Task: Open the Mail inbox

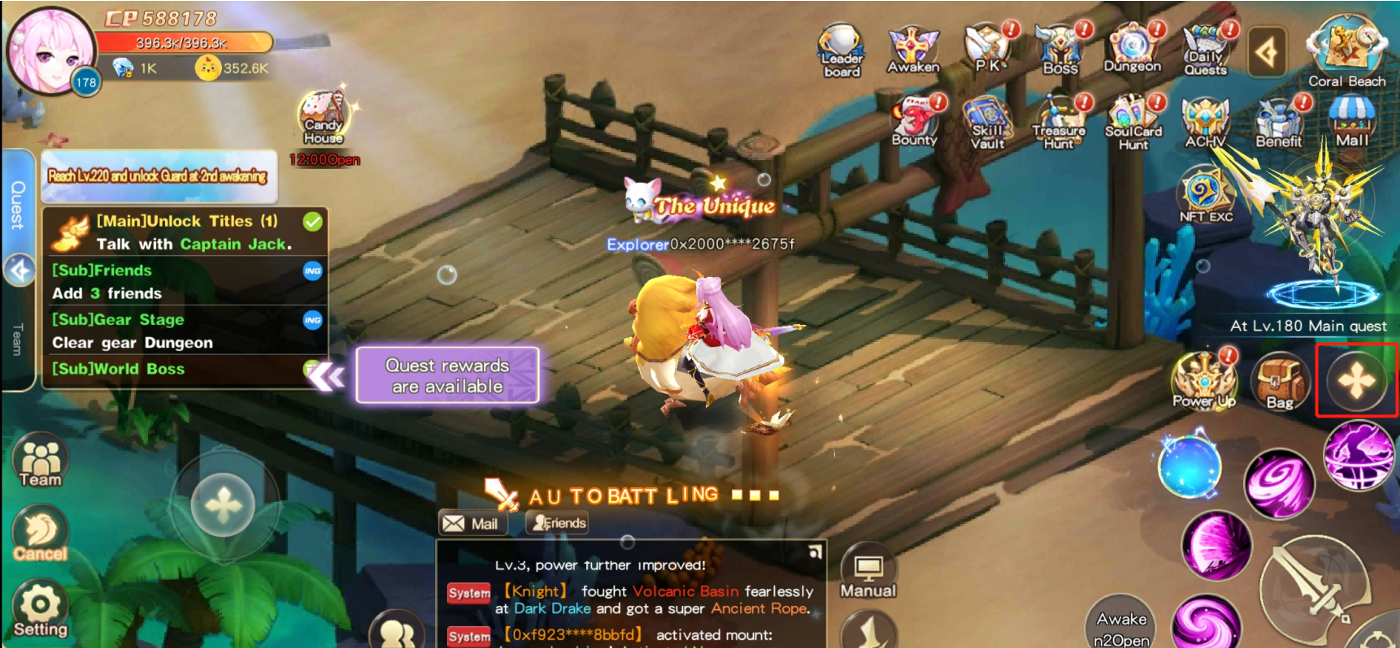Action: [472, 522]
